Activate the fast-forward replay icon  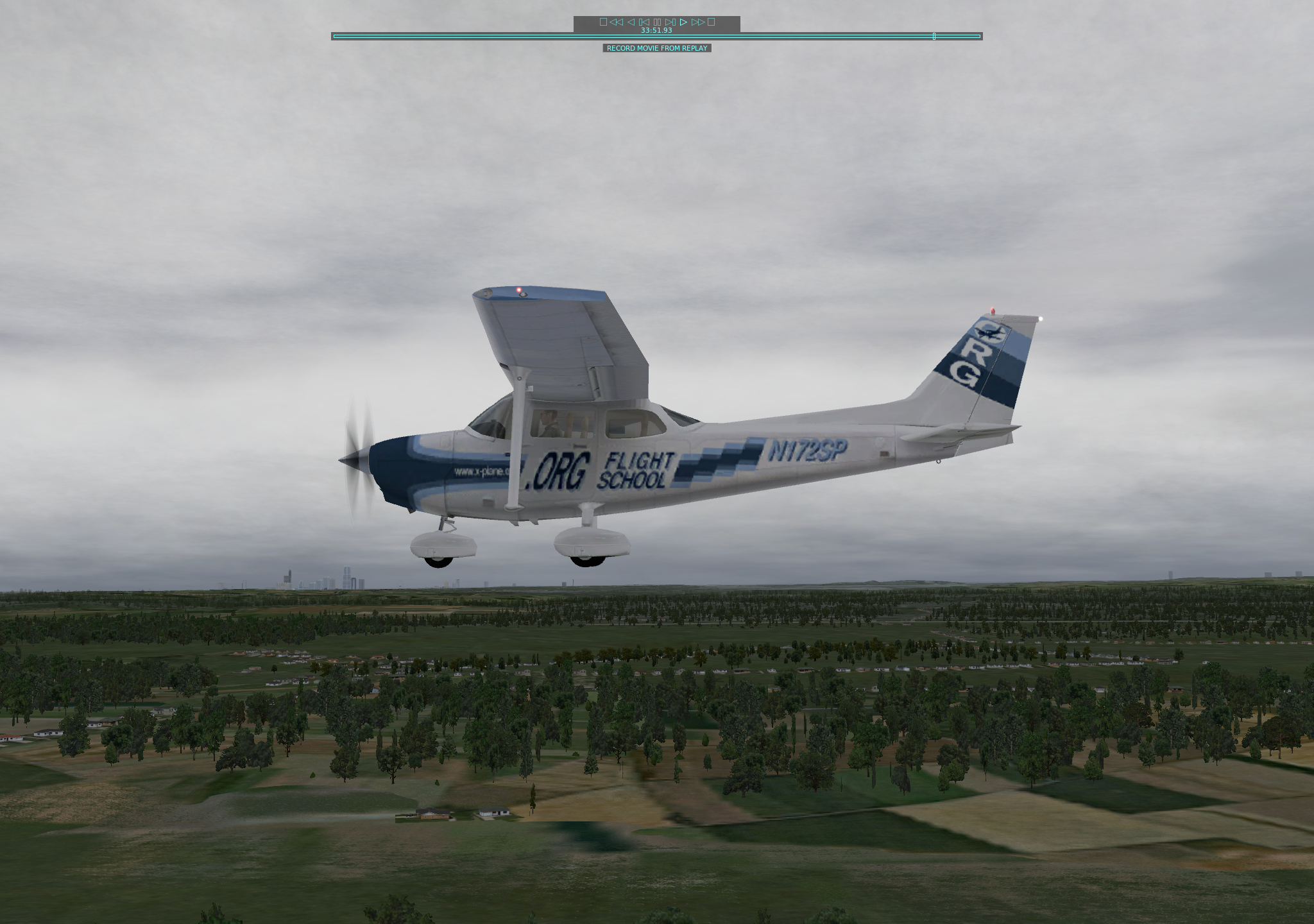coord(699,22)
